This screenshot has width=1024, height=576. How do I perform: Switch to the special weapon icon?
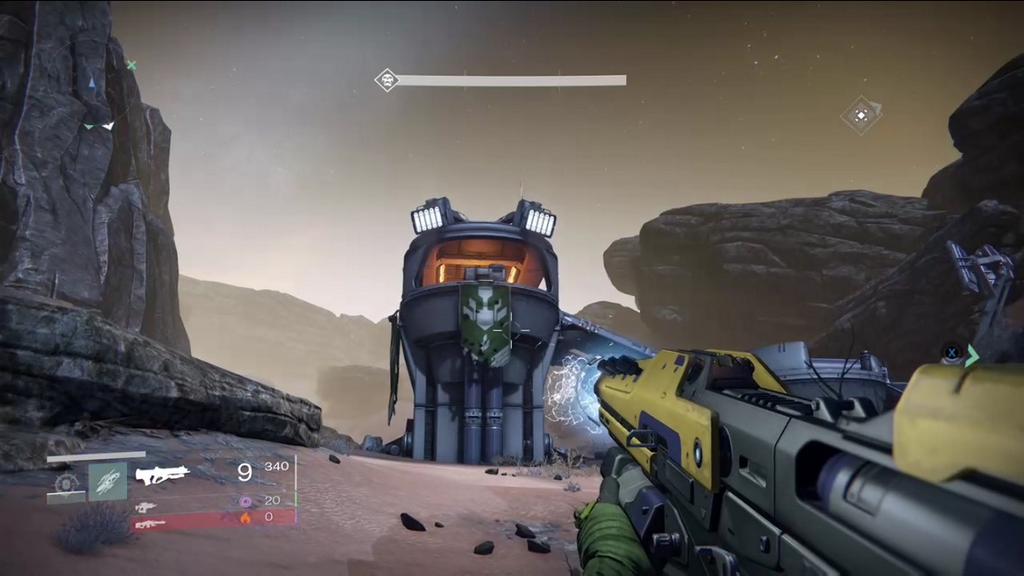coord(146,507)
